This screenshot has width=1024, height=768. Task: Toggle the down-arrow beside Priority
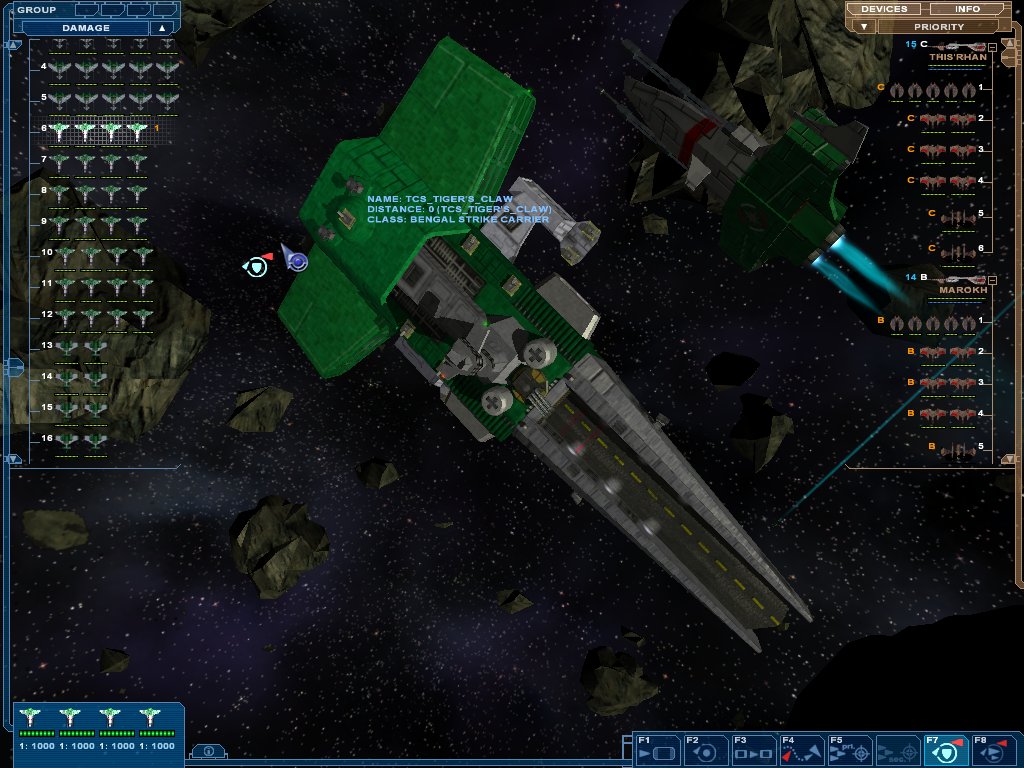[864, 27]
